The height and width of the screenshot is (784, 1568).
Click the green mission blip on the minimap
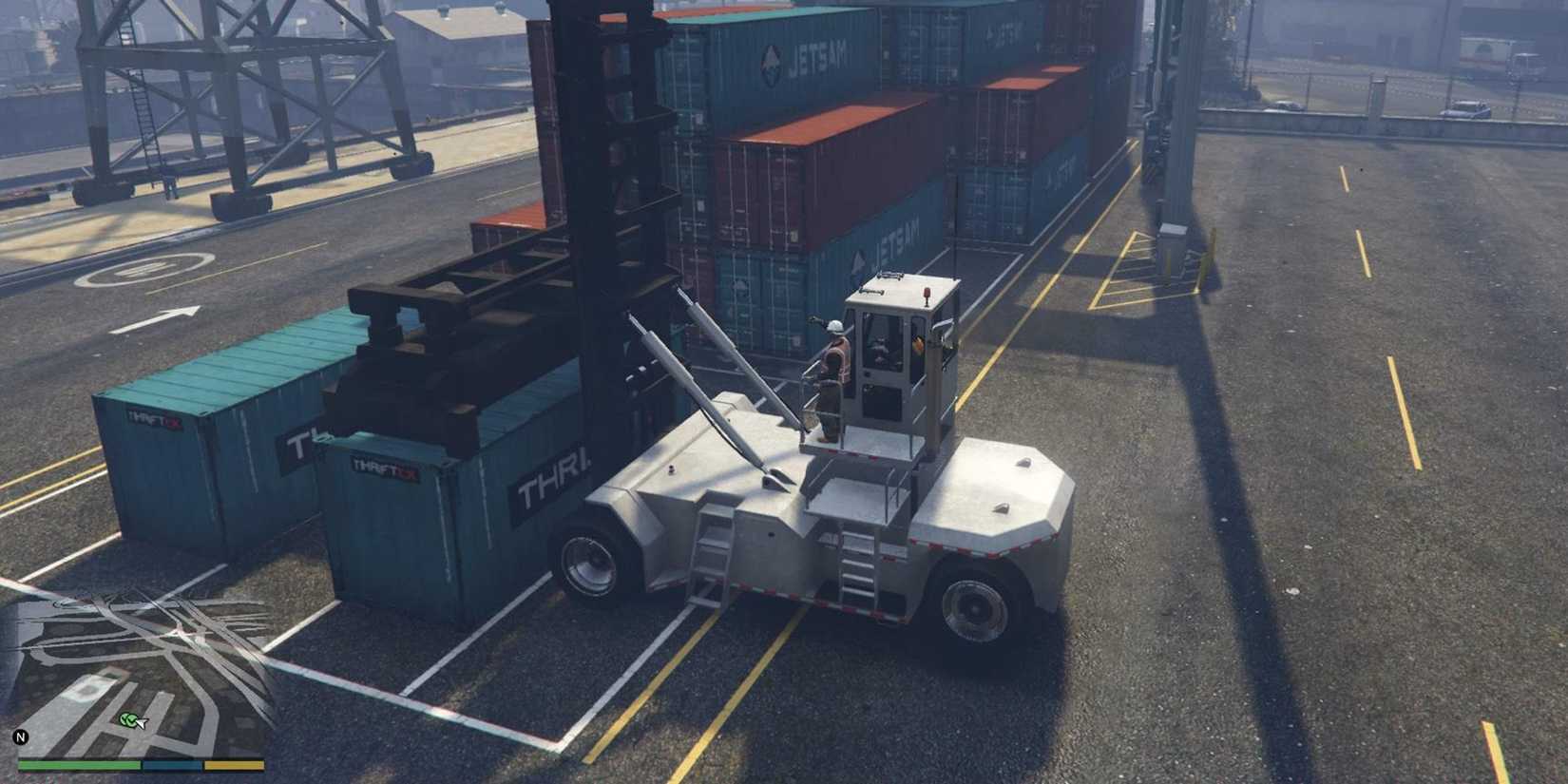(128, 719)
